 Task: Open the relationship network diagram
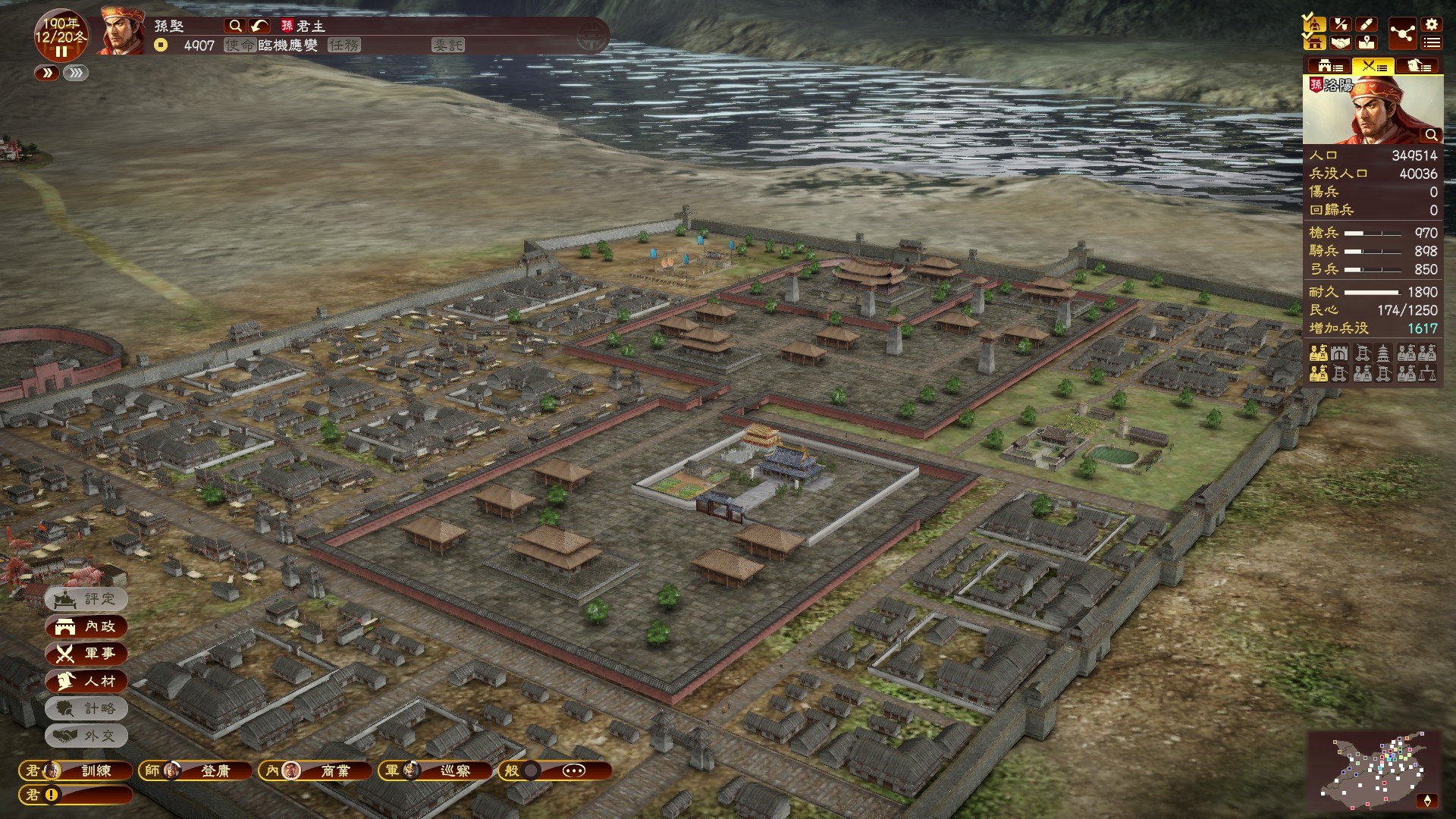tap(1402, 34)
